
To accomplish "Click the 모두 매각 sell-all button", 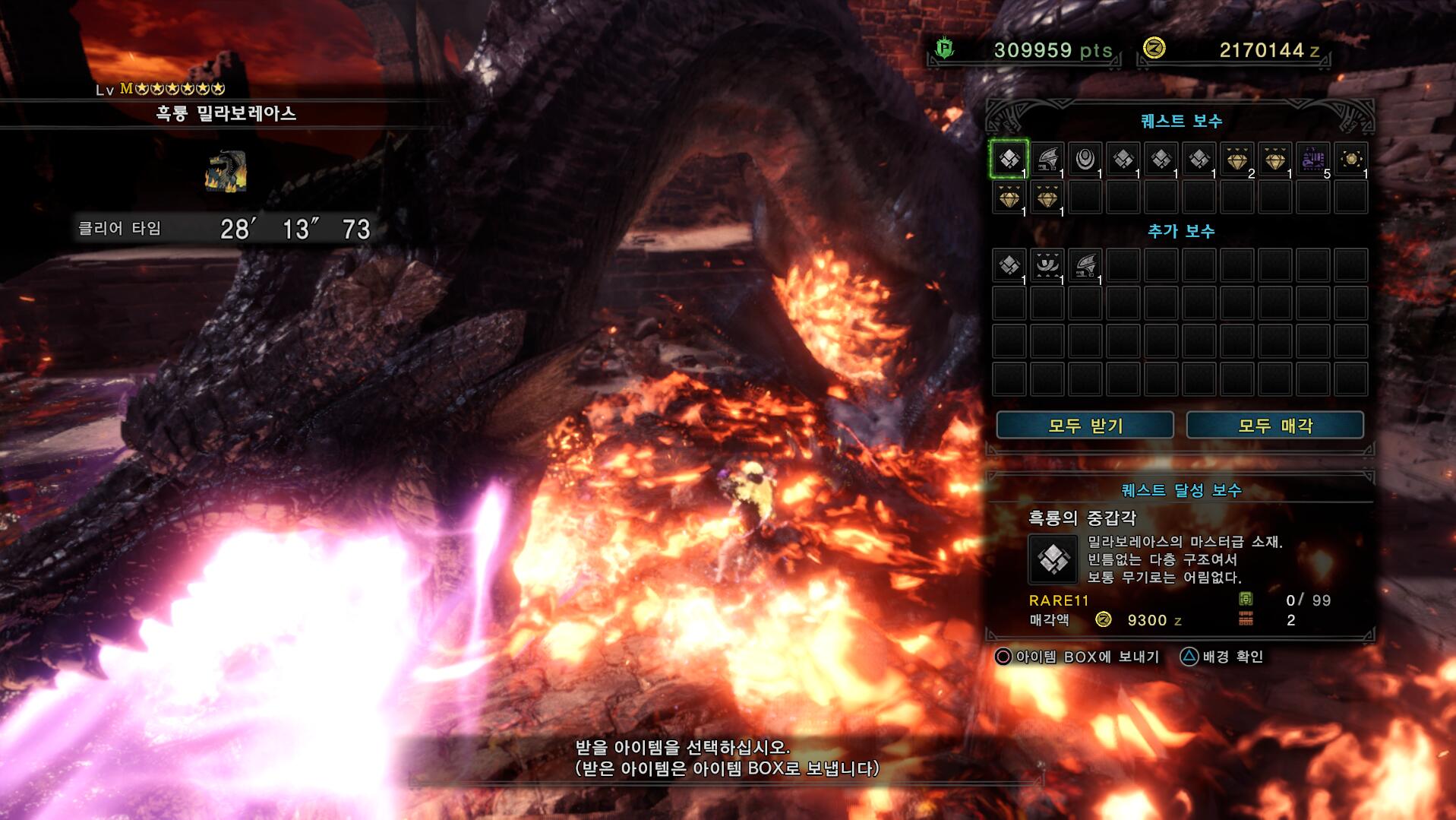I will point(1274,426).
